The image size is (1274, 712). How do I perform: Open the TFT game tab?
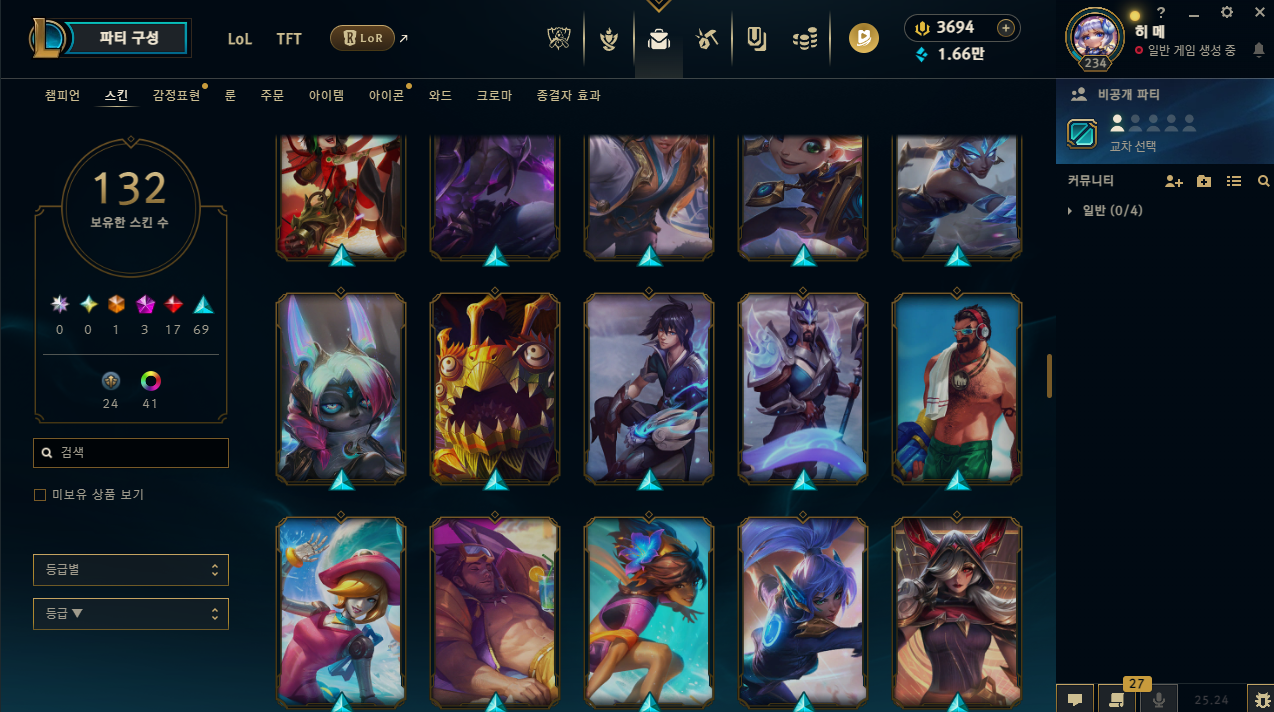289,39
